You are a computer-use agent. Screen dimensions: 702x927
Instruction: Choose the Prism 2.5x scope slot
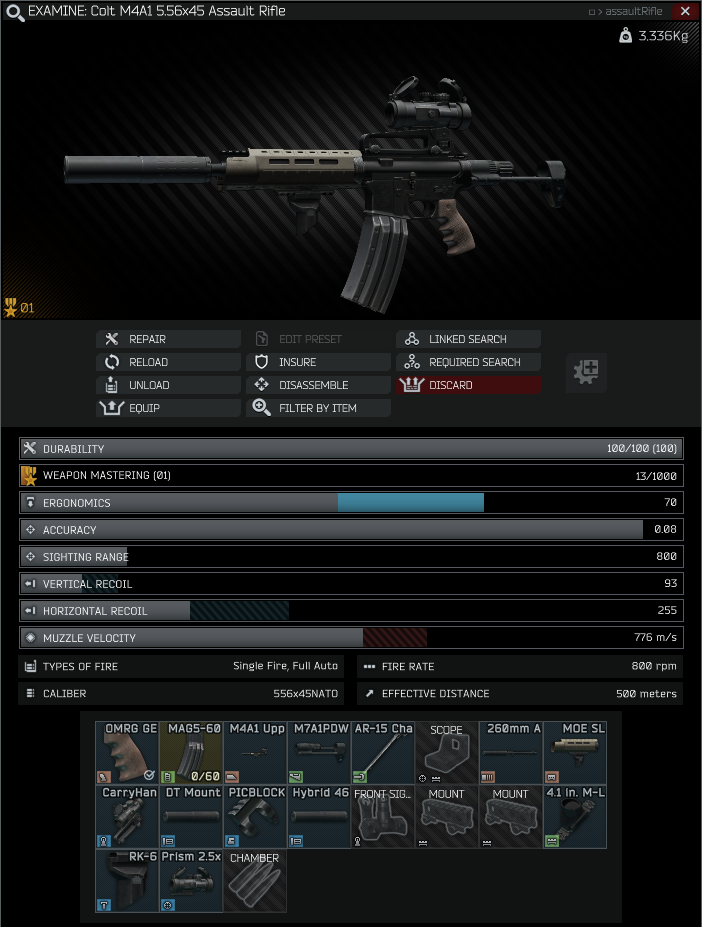coord(191,881)
